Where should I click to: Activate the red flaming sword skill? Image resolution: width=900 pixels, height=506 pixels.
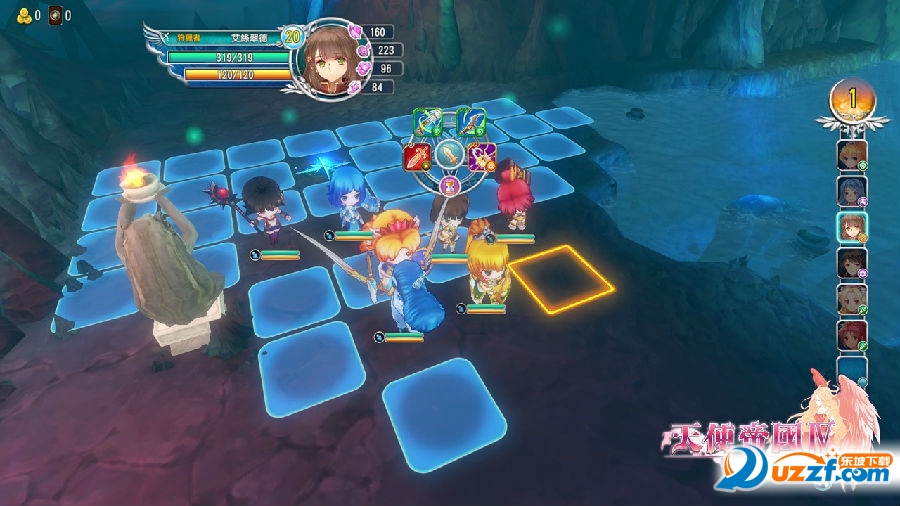click(416, 157)
